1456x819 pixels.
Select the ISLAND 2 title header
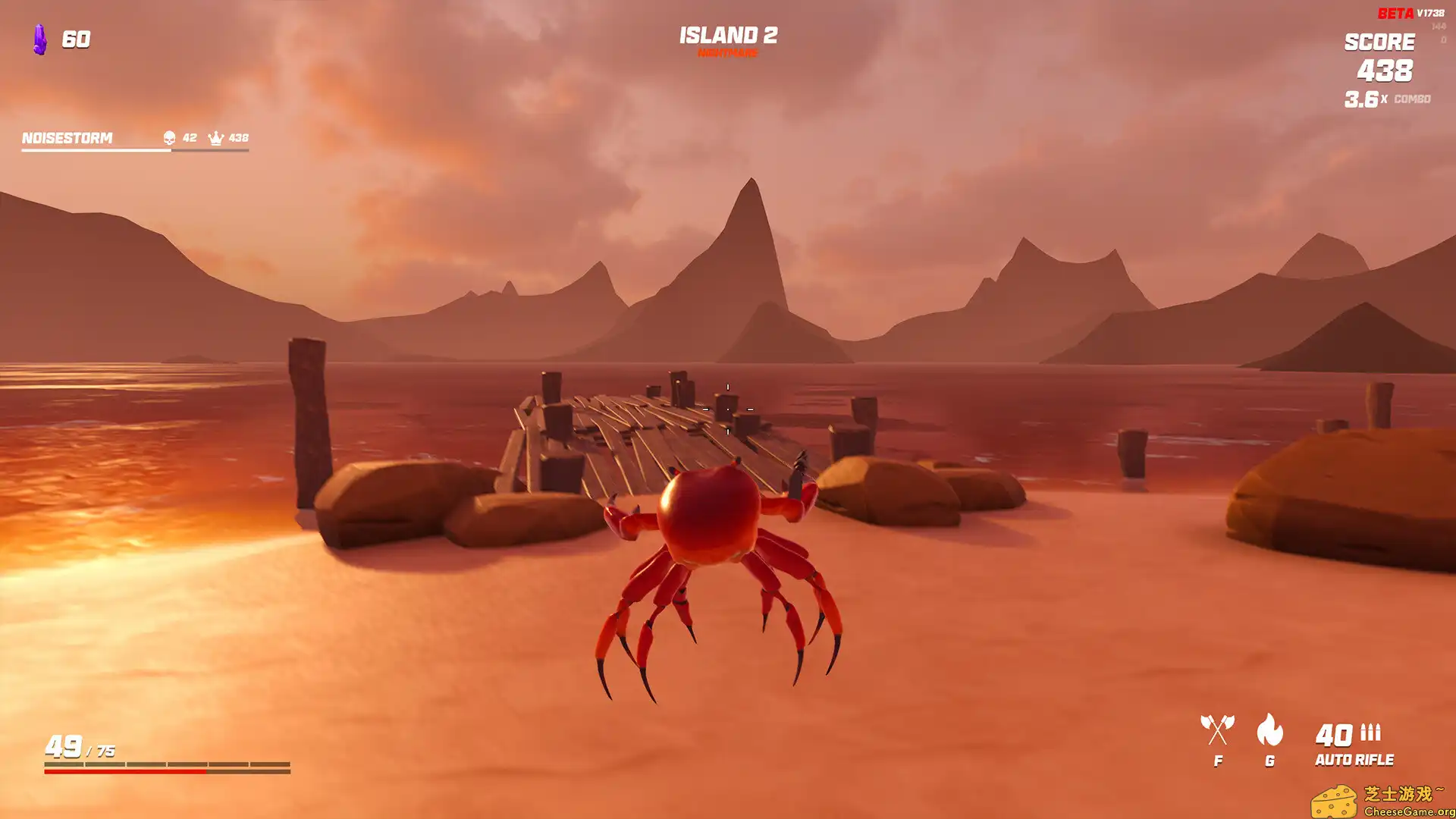tap(729, 36)
